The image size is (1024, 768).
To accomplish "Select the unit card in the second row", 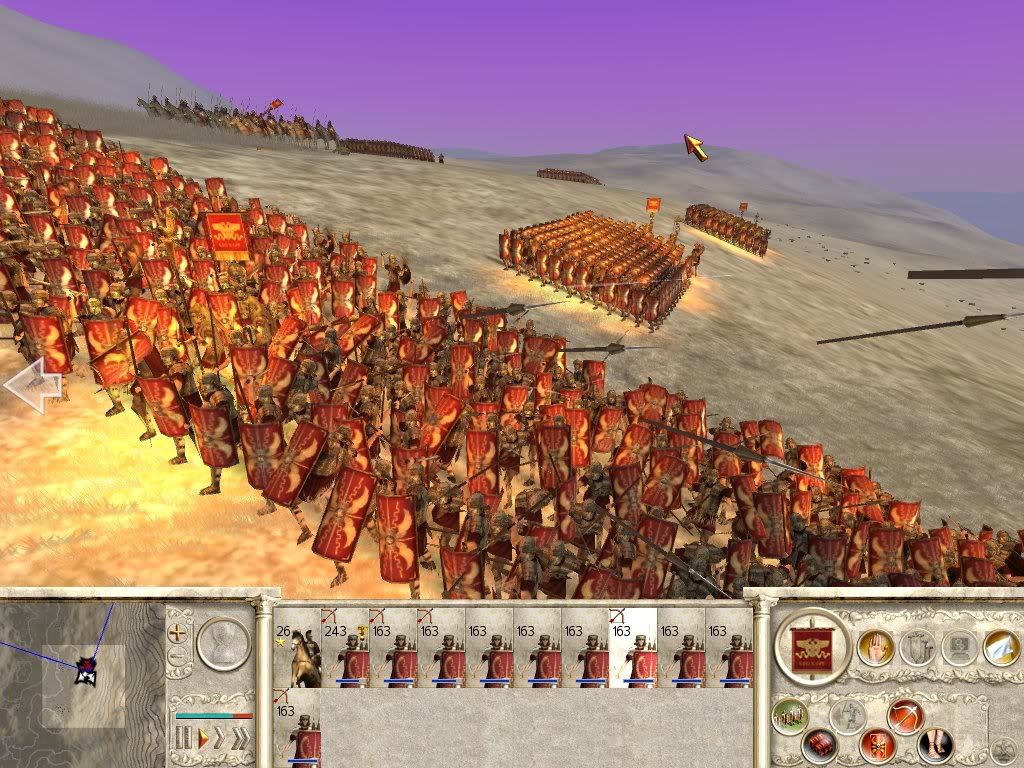I will pos(297,730).
